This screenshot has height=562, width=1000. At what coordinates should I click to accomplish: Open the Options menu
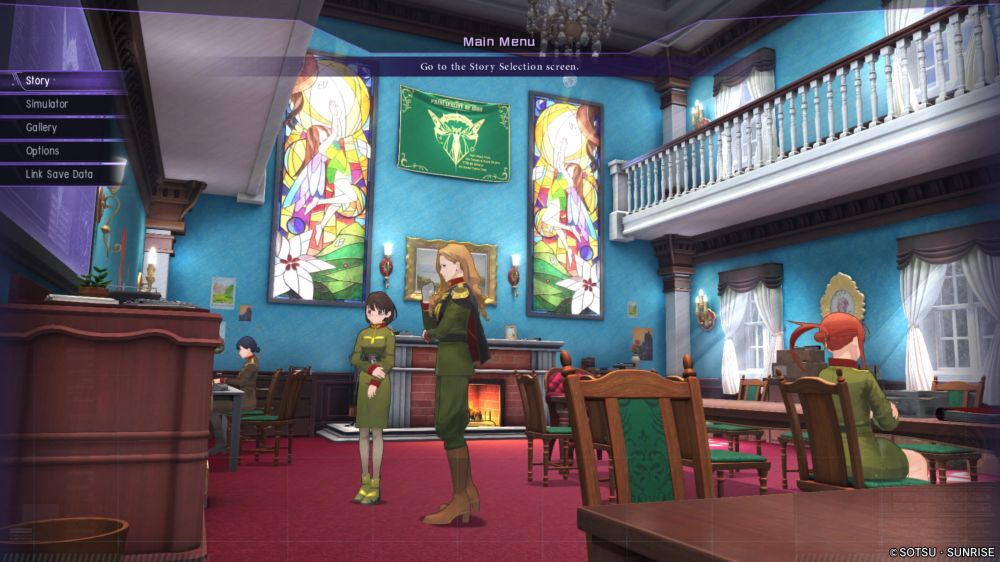click(x=43, y=151)
